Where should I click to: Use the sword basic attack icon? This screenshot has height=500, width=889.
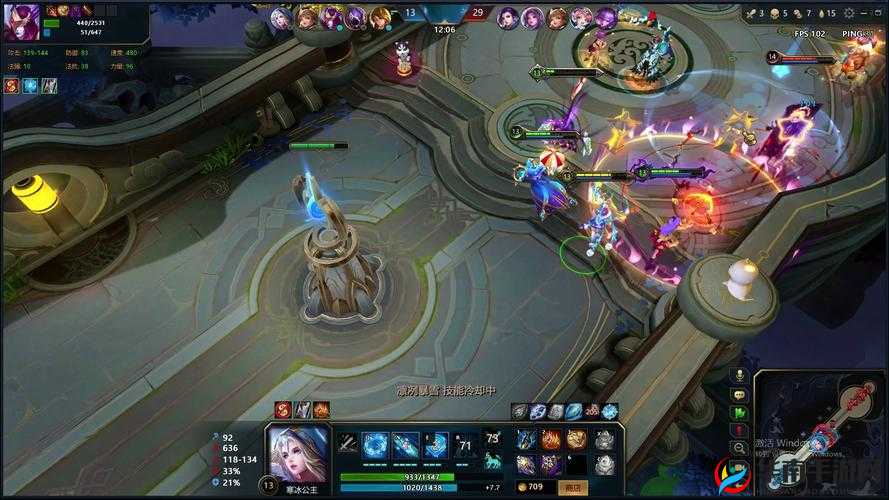tap(347, 444)
